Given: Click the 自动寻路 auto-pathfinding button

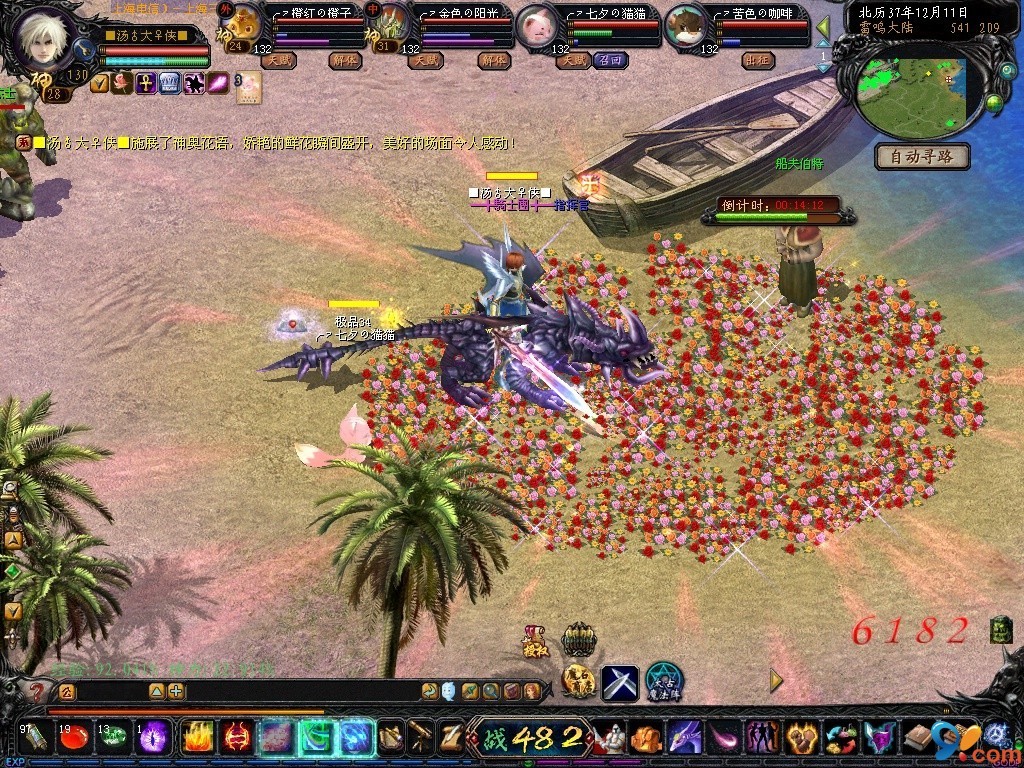Looking at the screenshot, I should click(923, 157).
